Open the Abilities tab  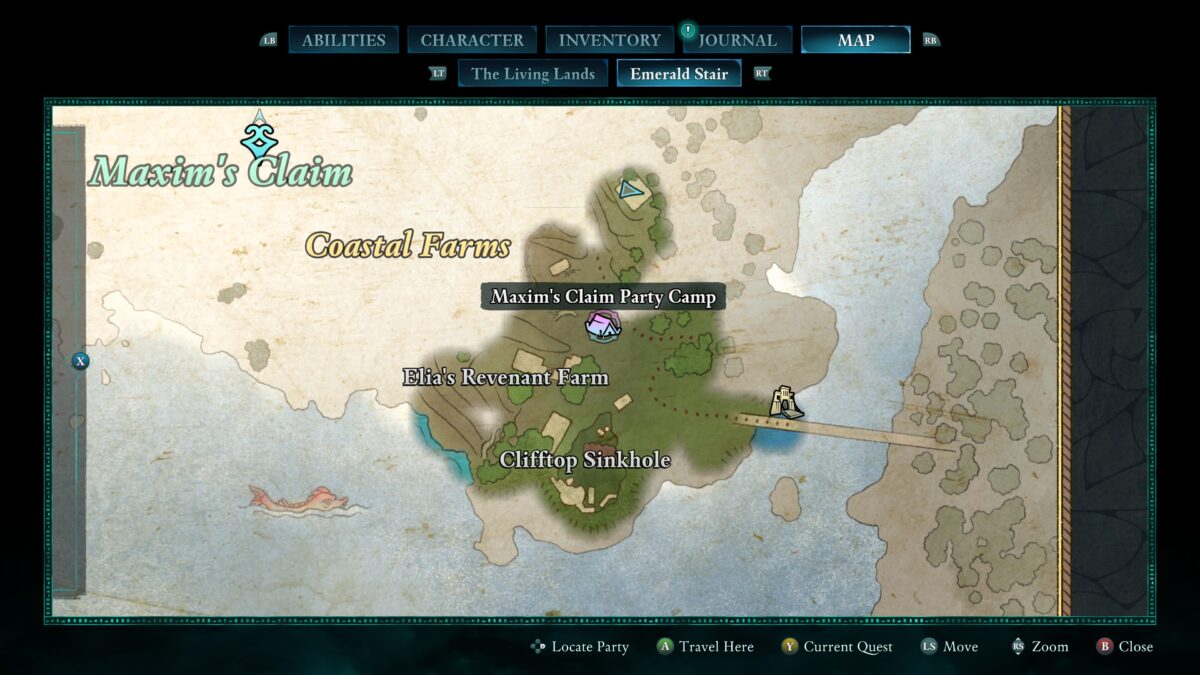(343, 40)
